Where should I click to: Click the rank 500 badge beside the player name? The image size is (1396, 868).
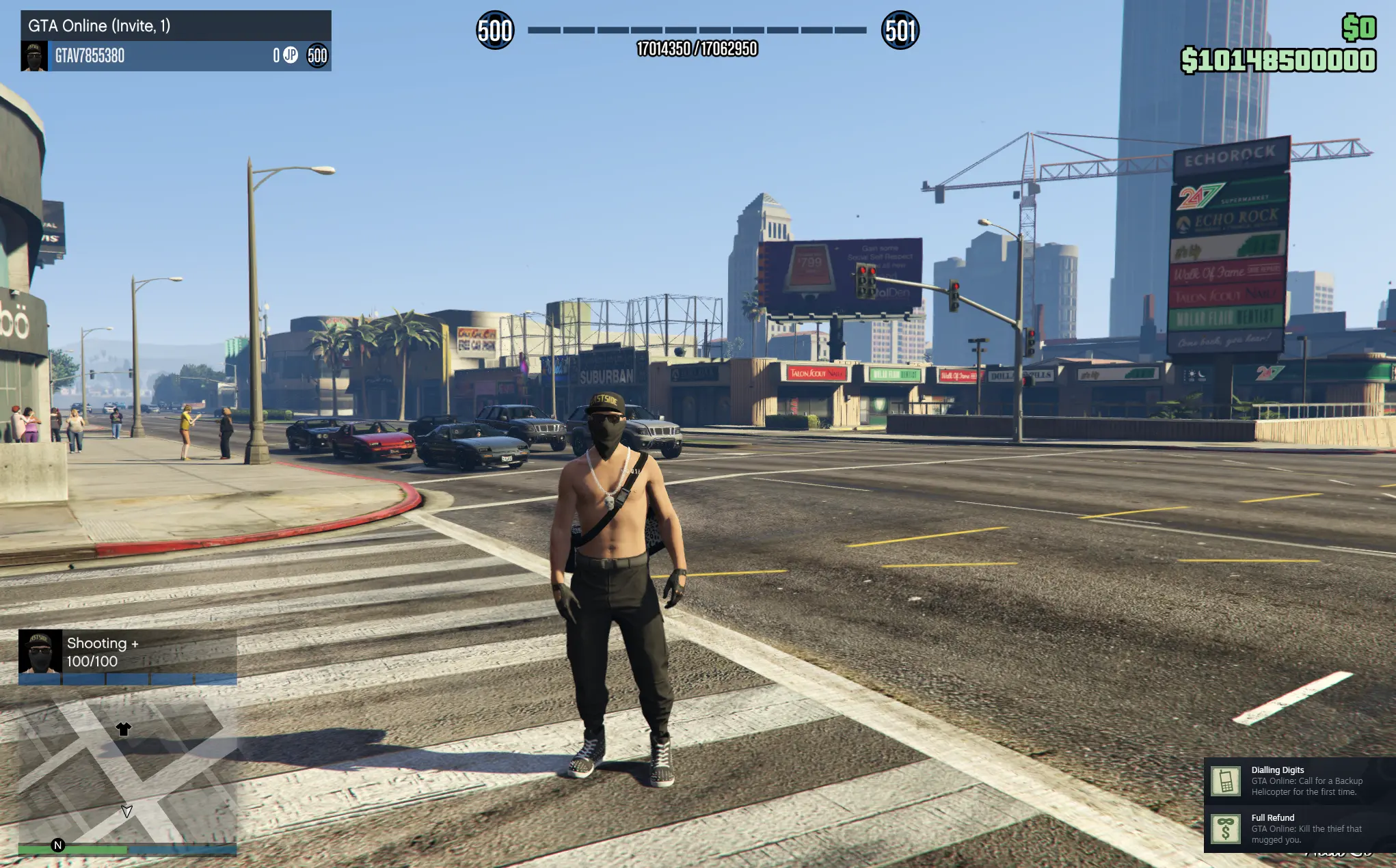(318, 57)
